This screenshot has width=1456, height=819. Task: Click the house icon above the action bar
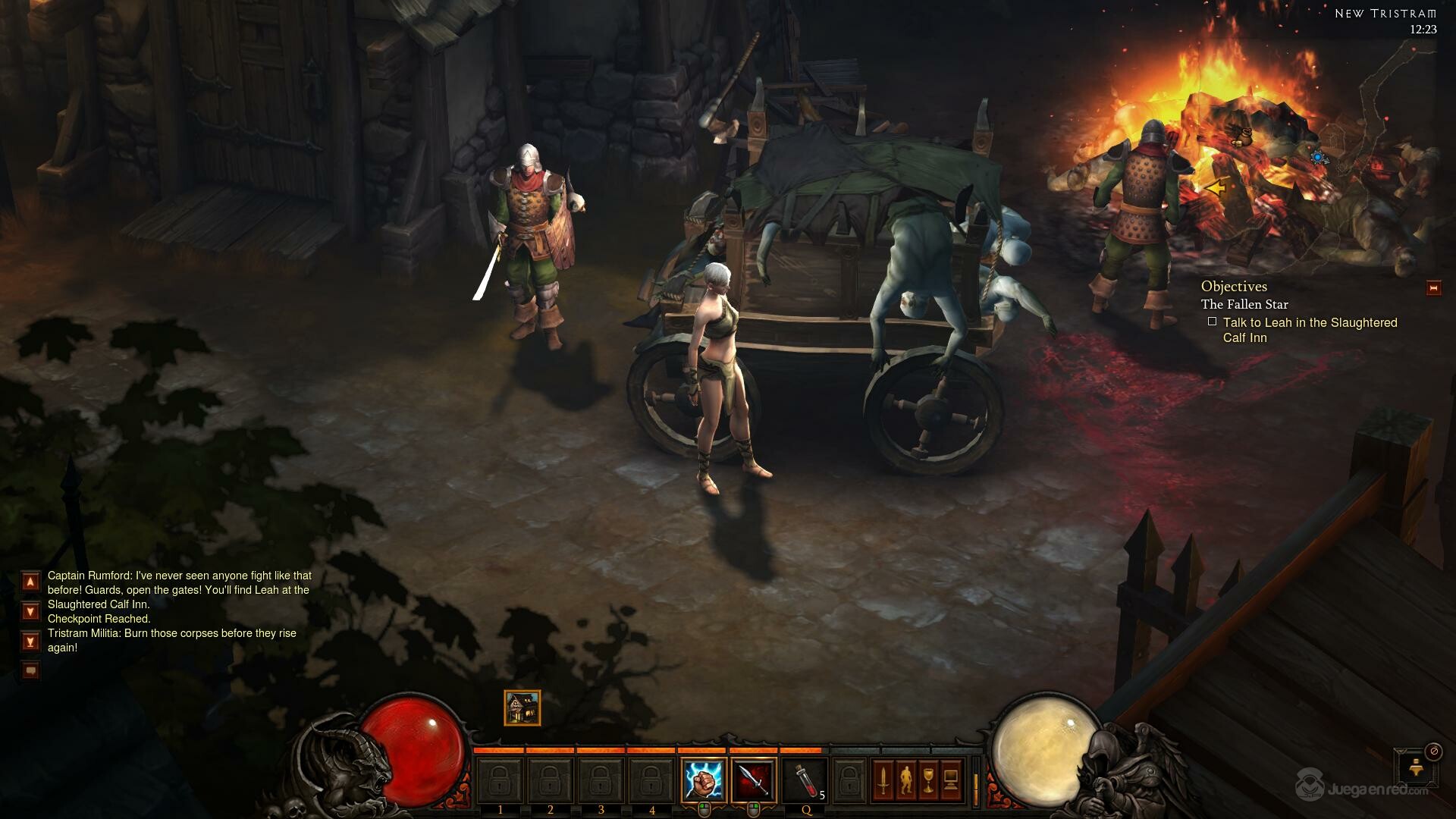click(x=522, y=708)
